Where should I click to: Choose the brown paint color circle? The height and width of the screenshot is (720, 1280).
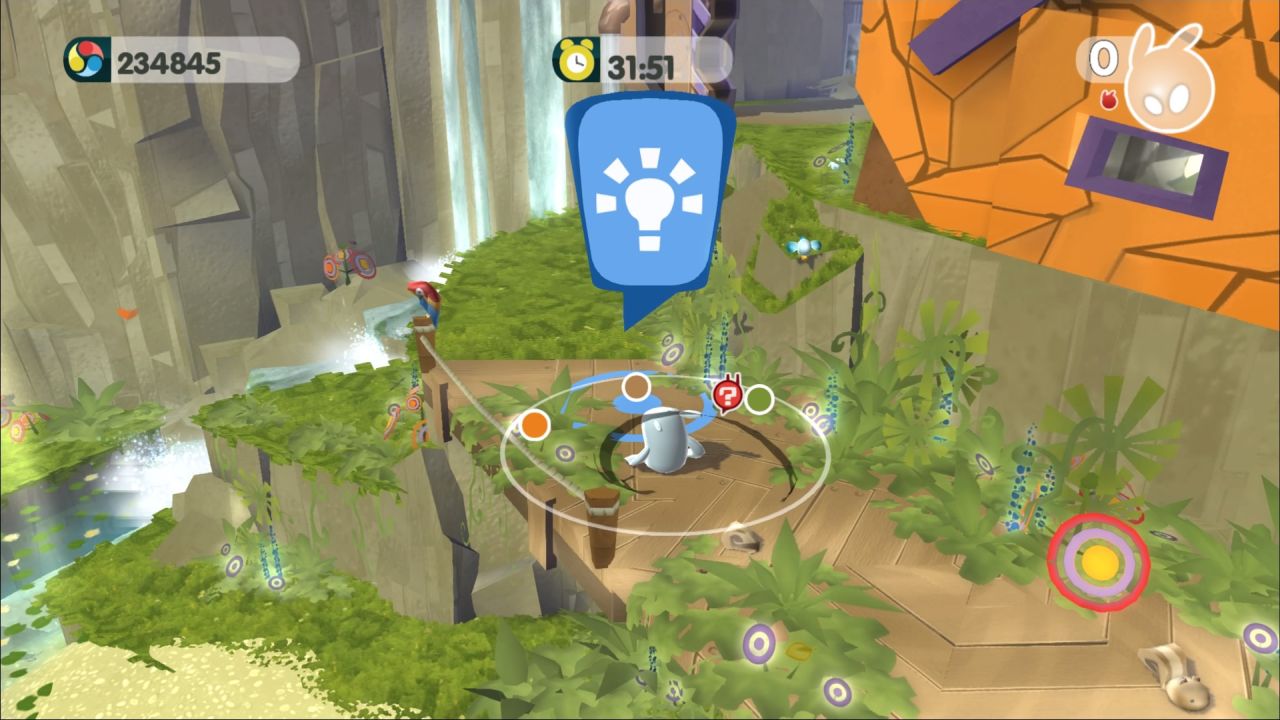(637, 387)
